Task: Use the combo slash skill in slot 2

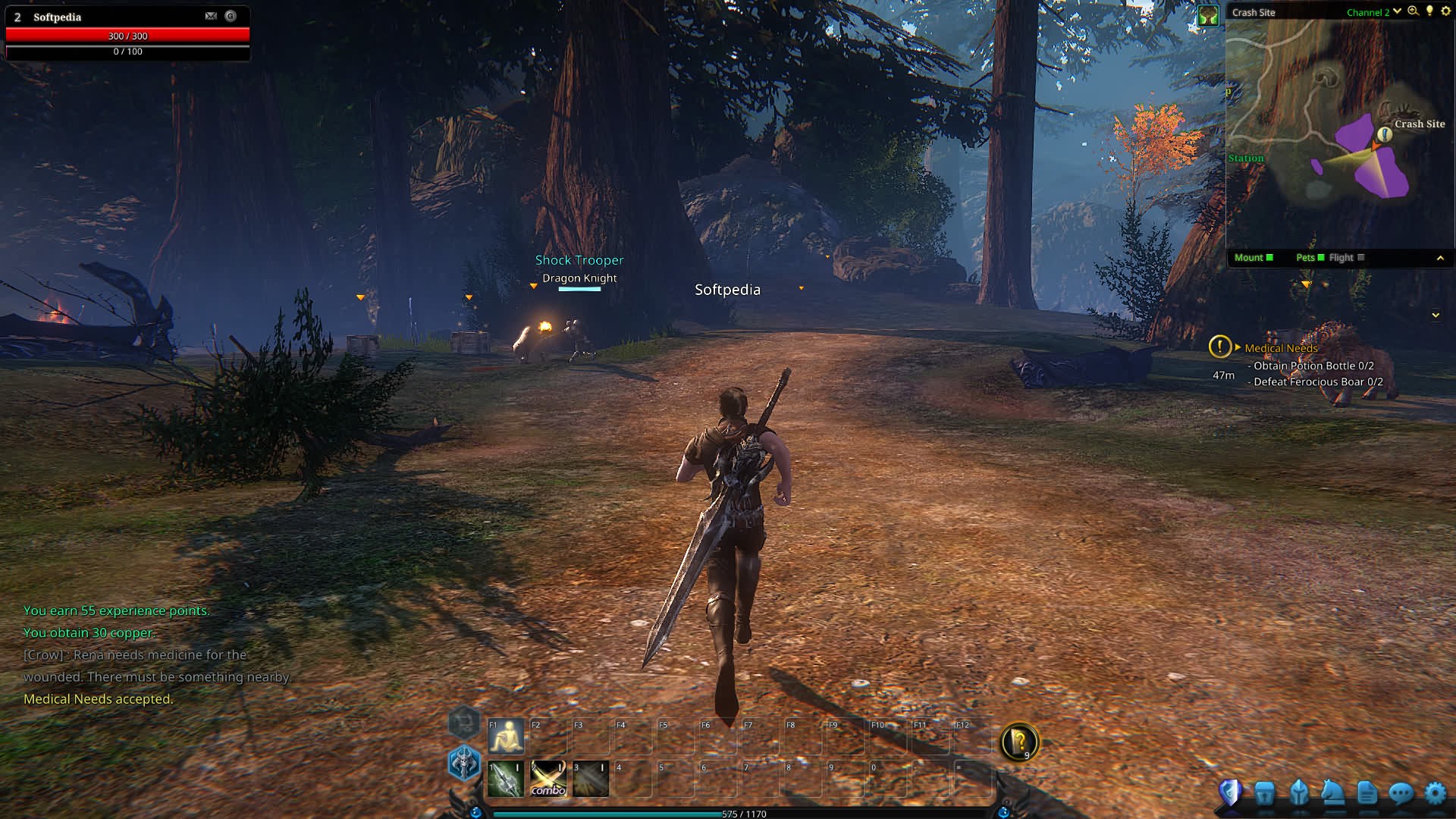Action: [548, 779]
